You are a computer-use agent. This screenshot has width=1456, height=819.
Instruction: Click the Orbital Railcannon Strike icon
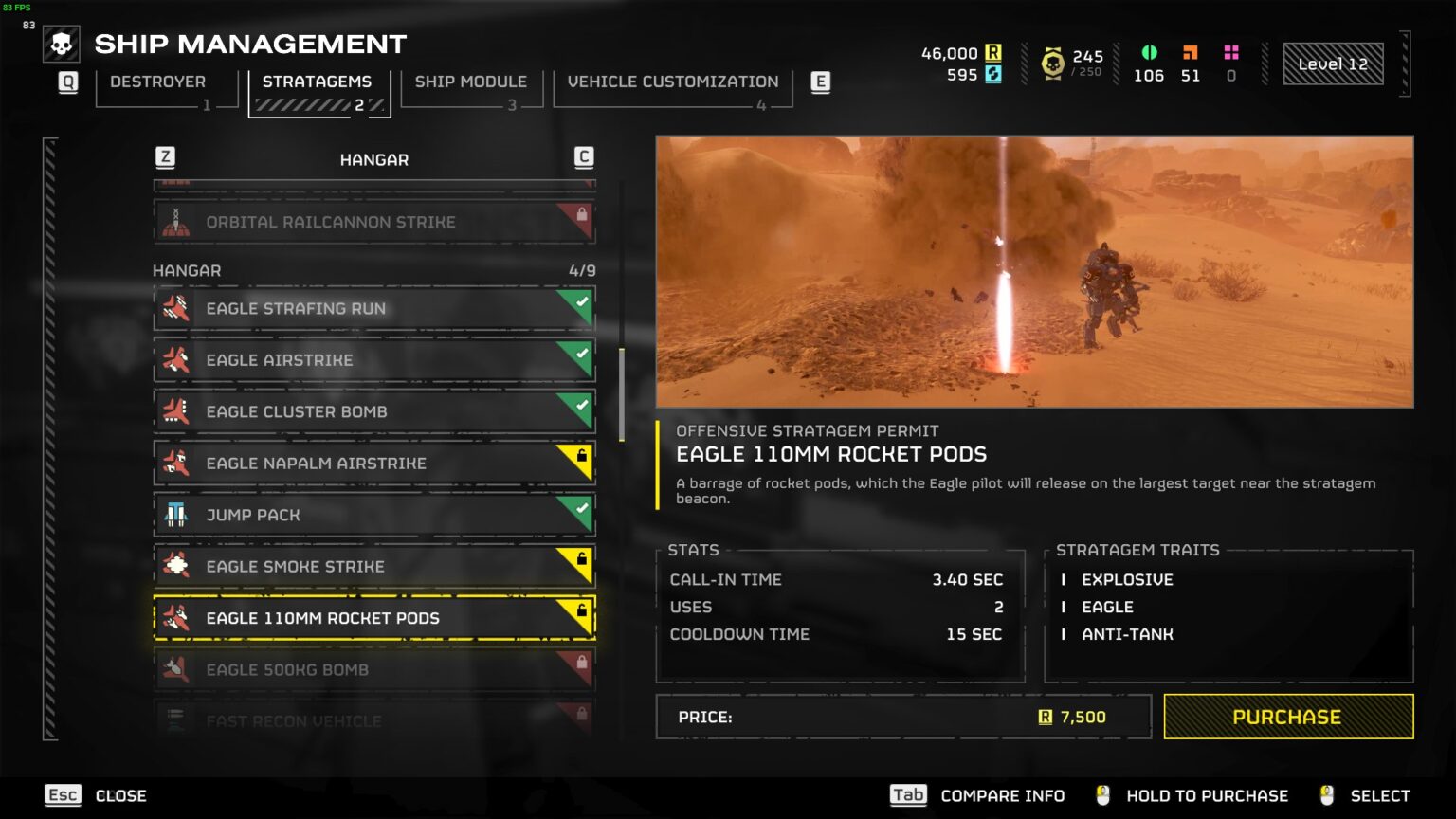click(178, 222)
